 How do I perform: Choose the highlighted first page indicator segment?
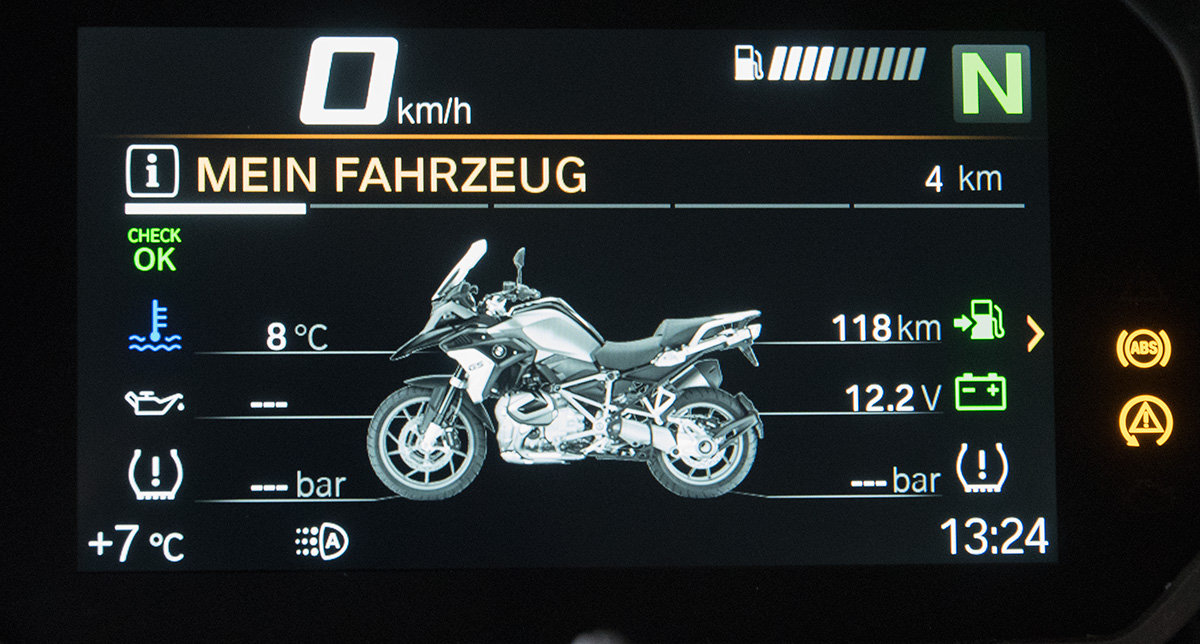(215, 209)
